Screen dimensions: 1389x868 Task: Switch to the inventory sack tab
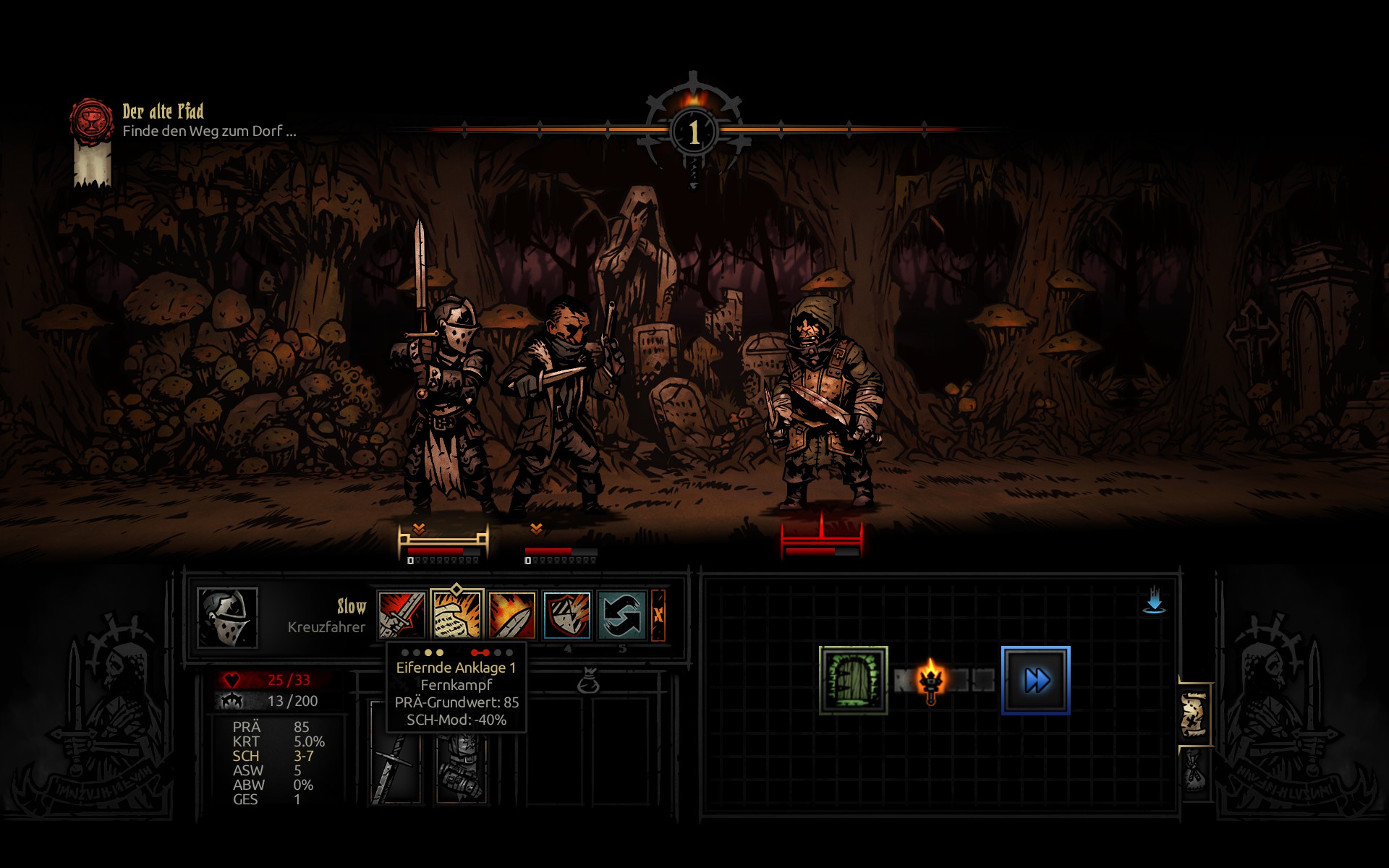point(1194,770)
